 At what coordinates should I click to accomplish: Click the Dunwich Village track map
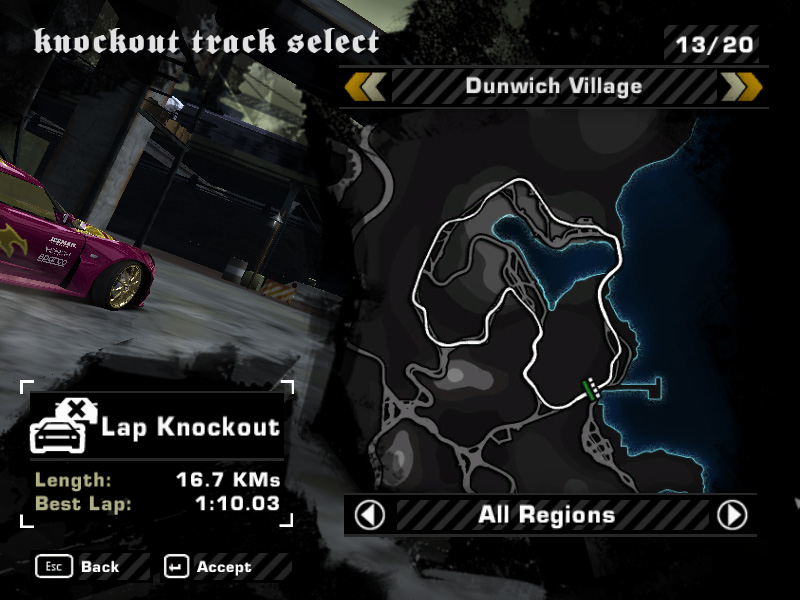(x=520, y=290)
